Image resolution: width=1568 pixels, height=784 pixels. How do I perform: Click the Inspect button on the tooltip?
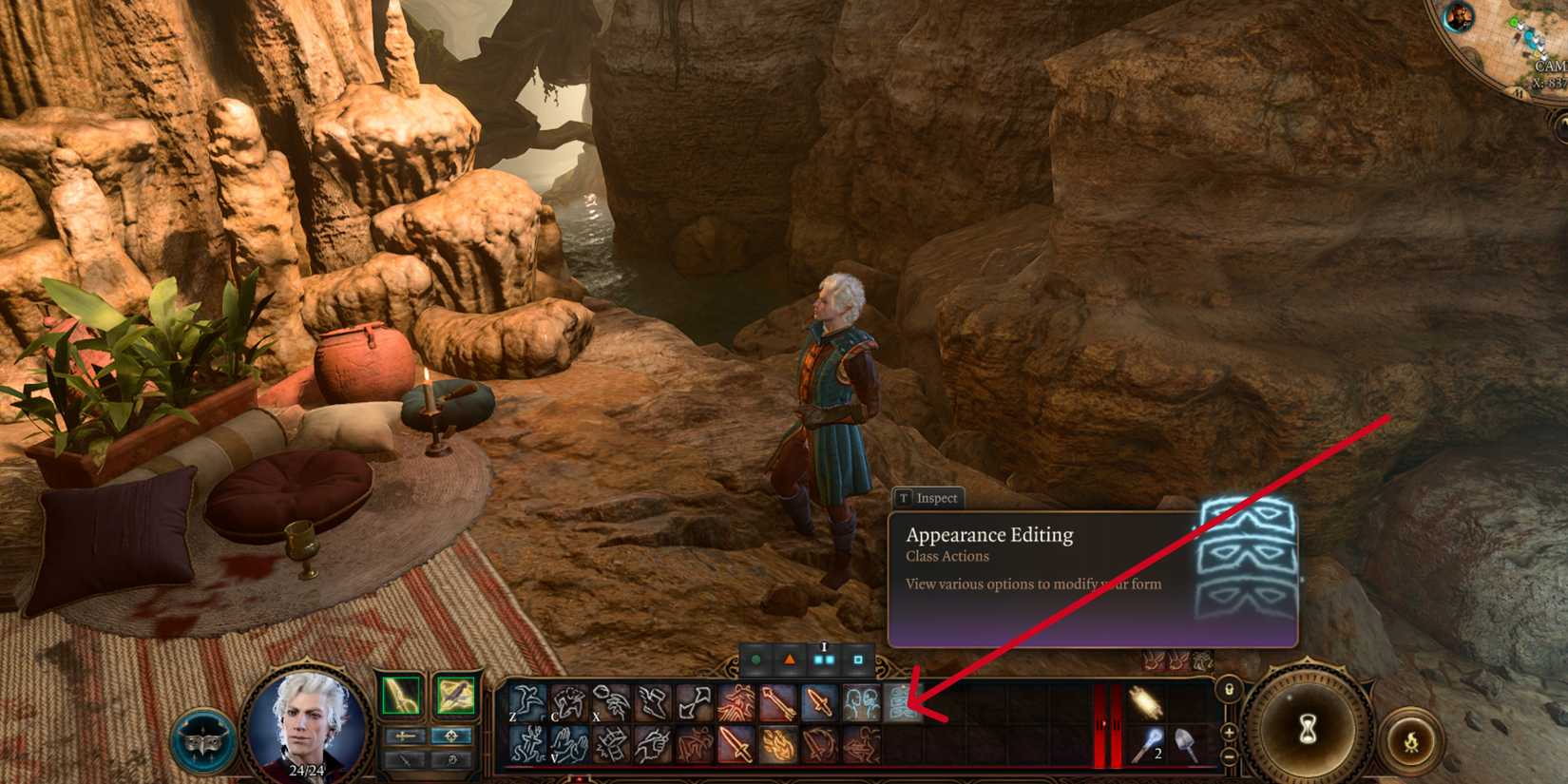point(928,497)
